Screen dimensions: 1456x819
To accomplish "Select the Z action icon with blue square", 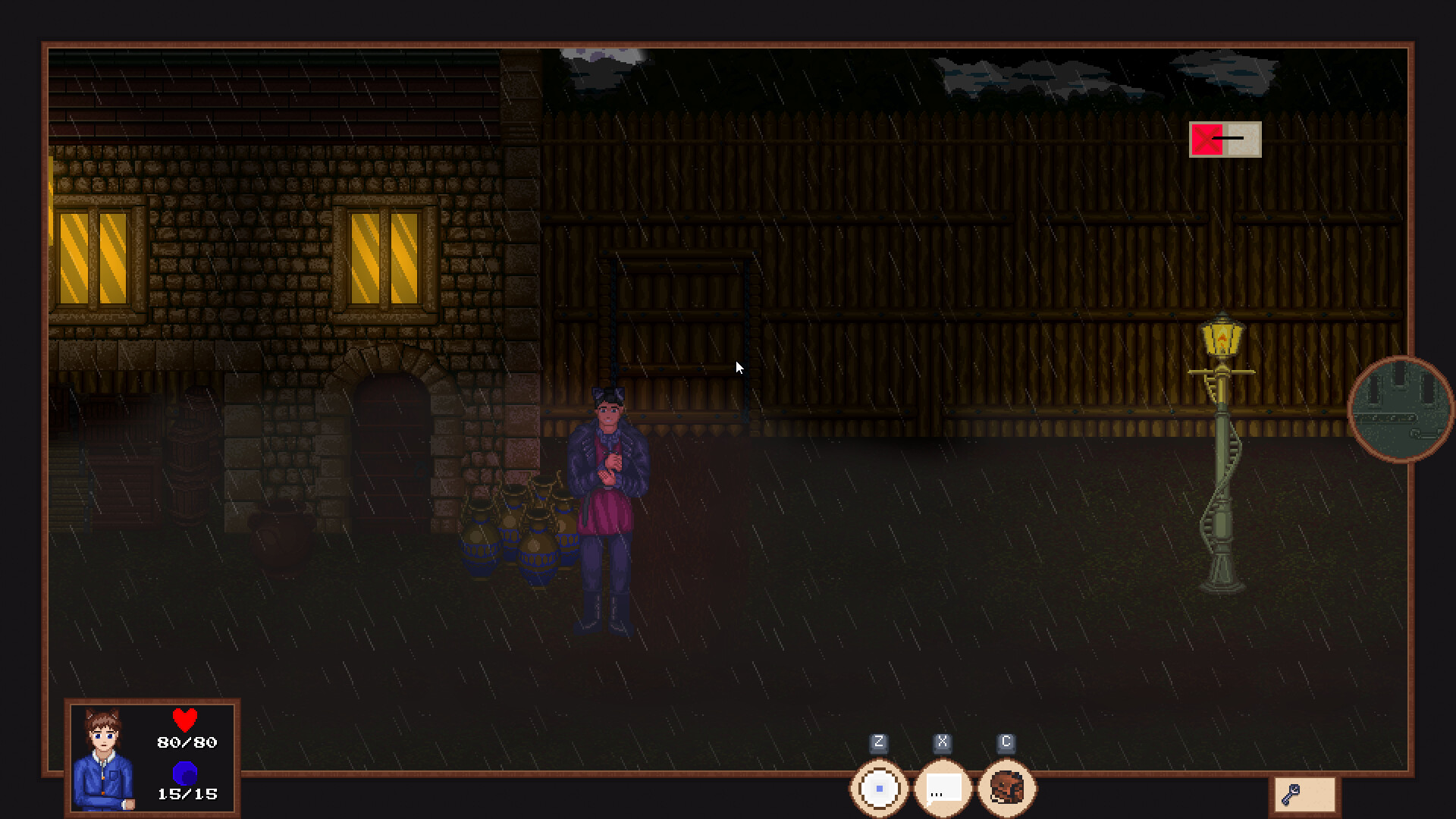I will (879, 789).
